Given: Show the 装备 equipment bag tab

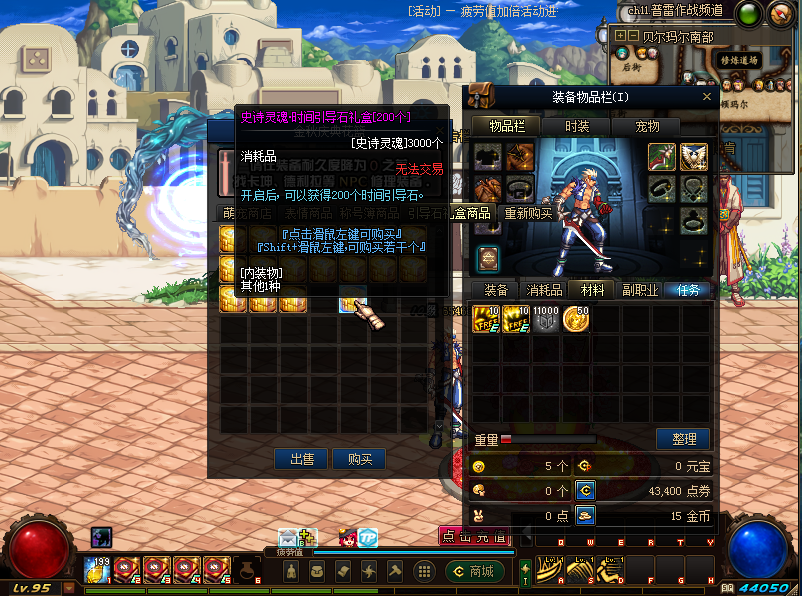Looking at the screenshot, I should 496,290.
